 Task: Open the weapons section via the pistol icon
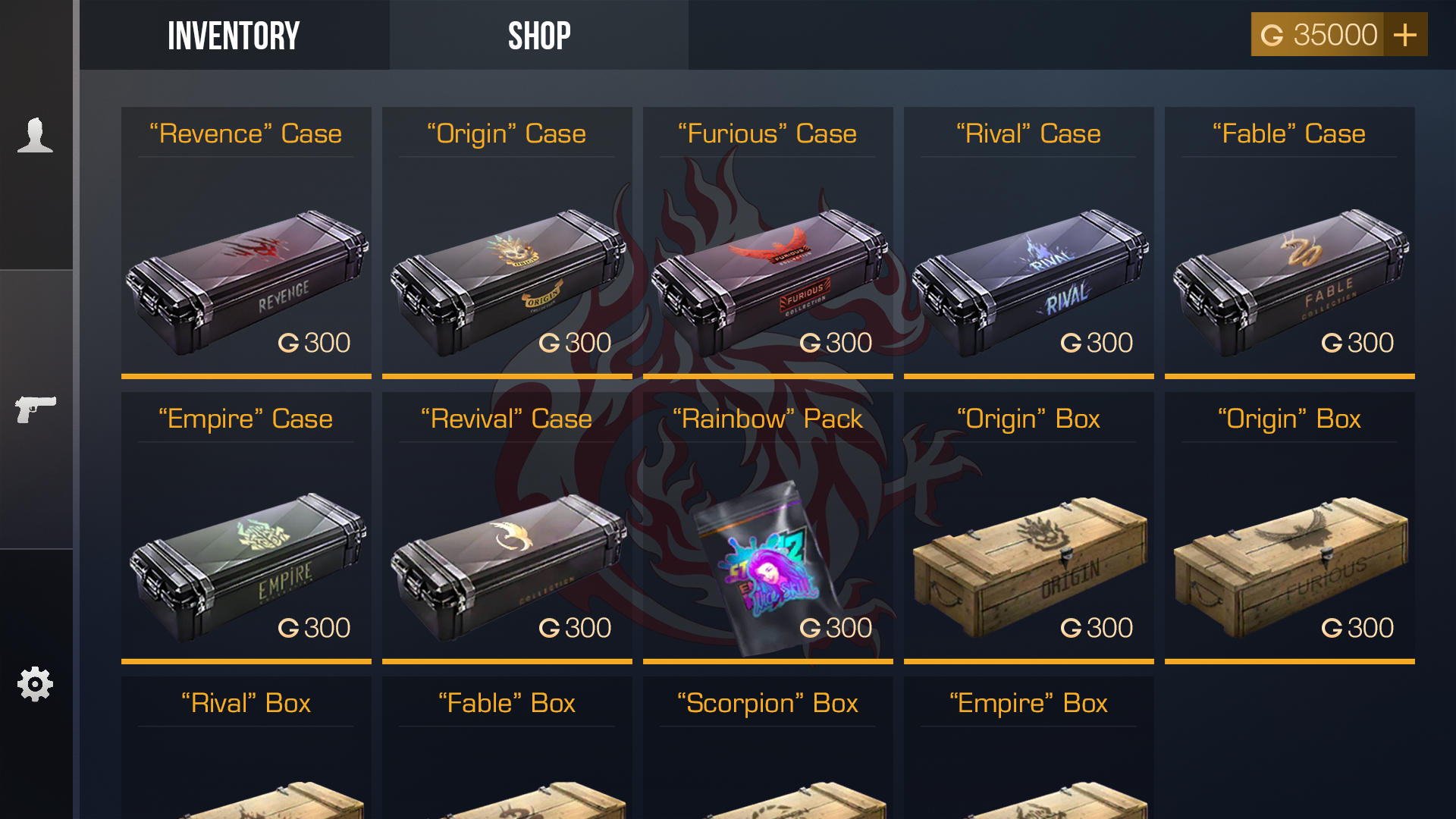[x=34, y=409]
